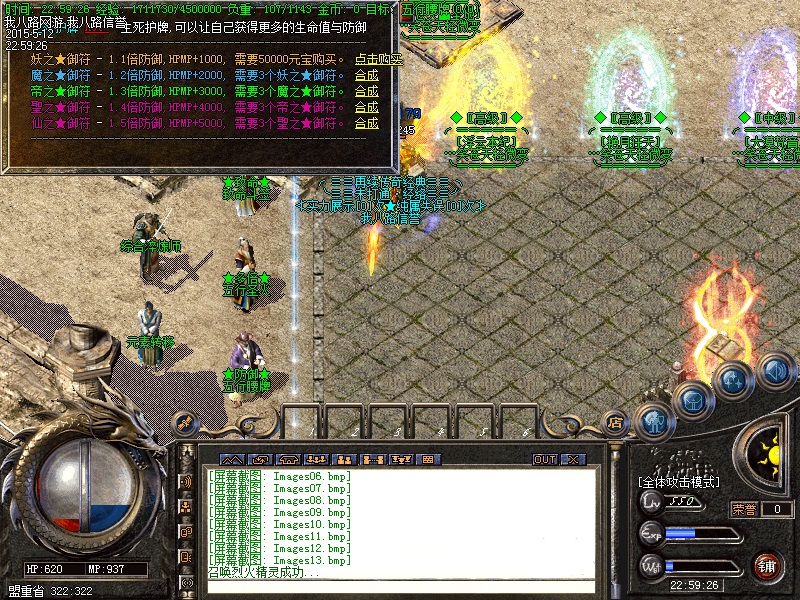
Task: Choose 合成 for the 仙之★御符 row
Action: pyautogui.click(x=367, y=123)
